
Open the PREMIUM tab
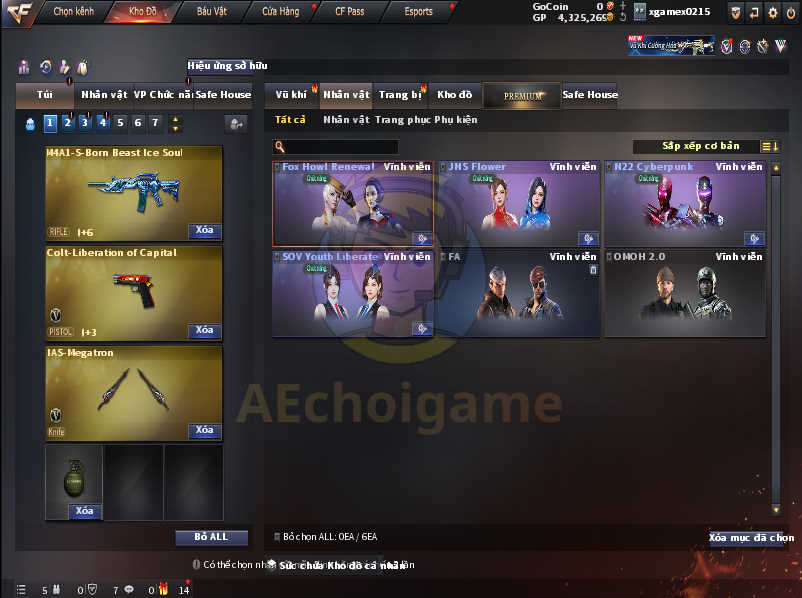tap(522, 96)
